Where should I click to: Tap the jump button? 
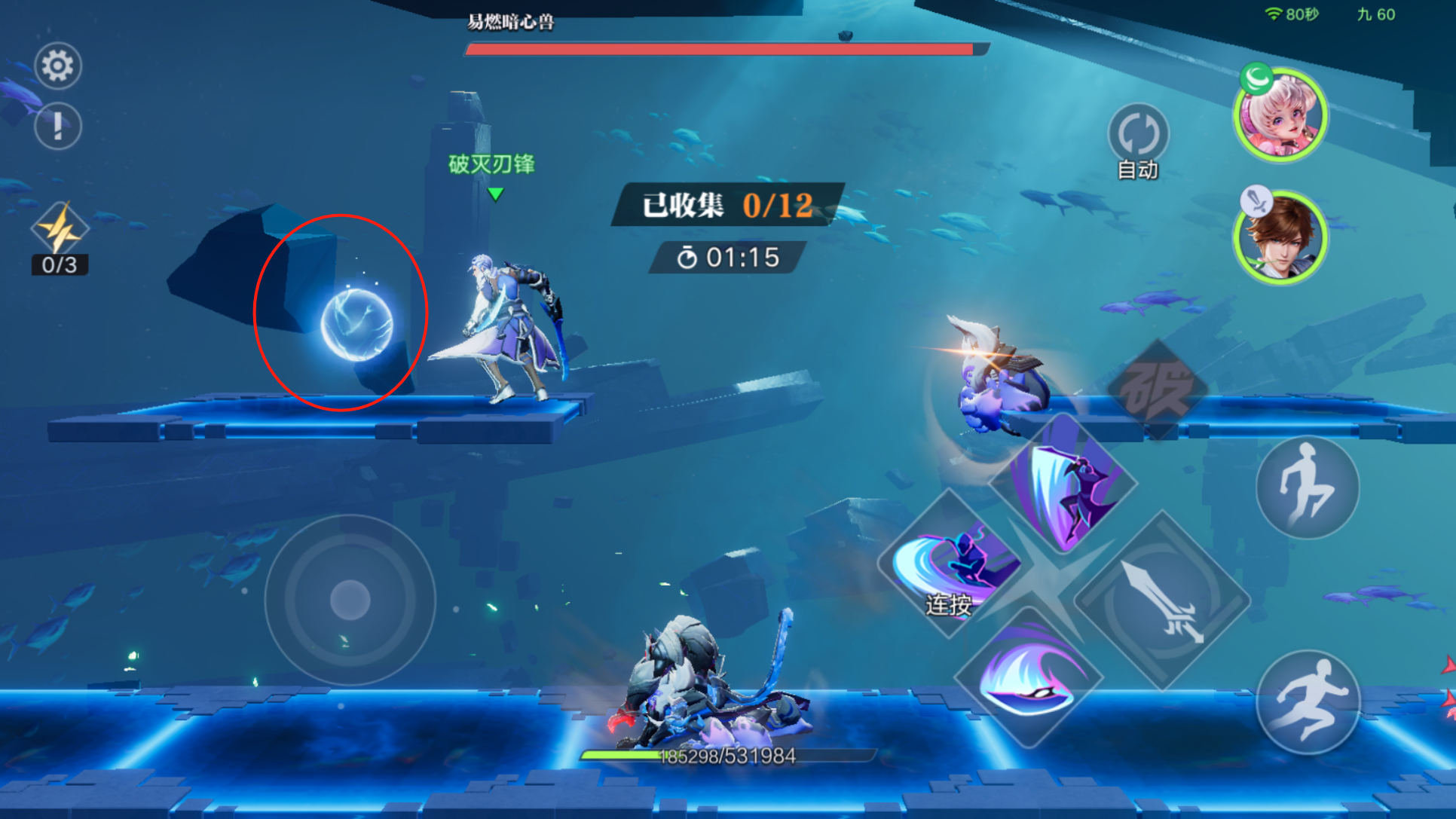pyautogui.click(x=1308, y=487)
